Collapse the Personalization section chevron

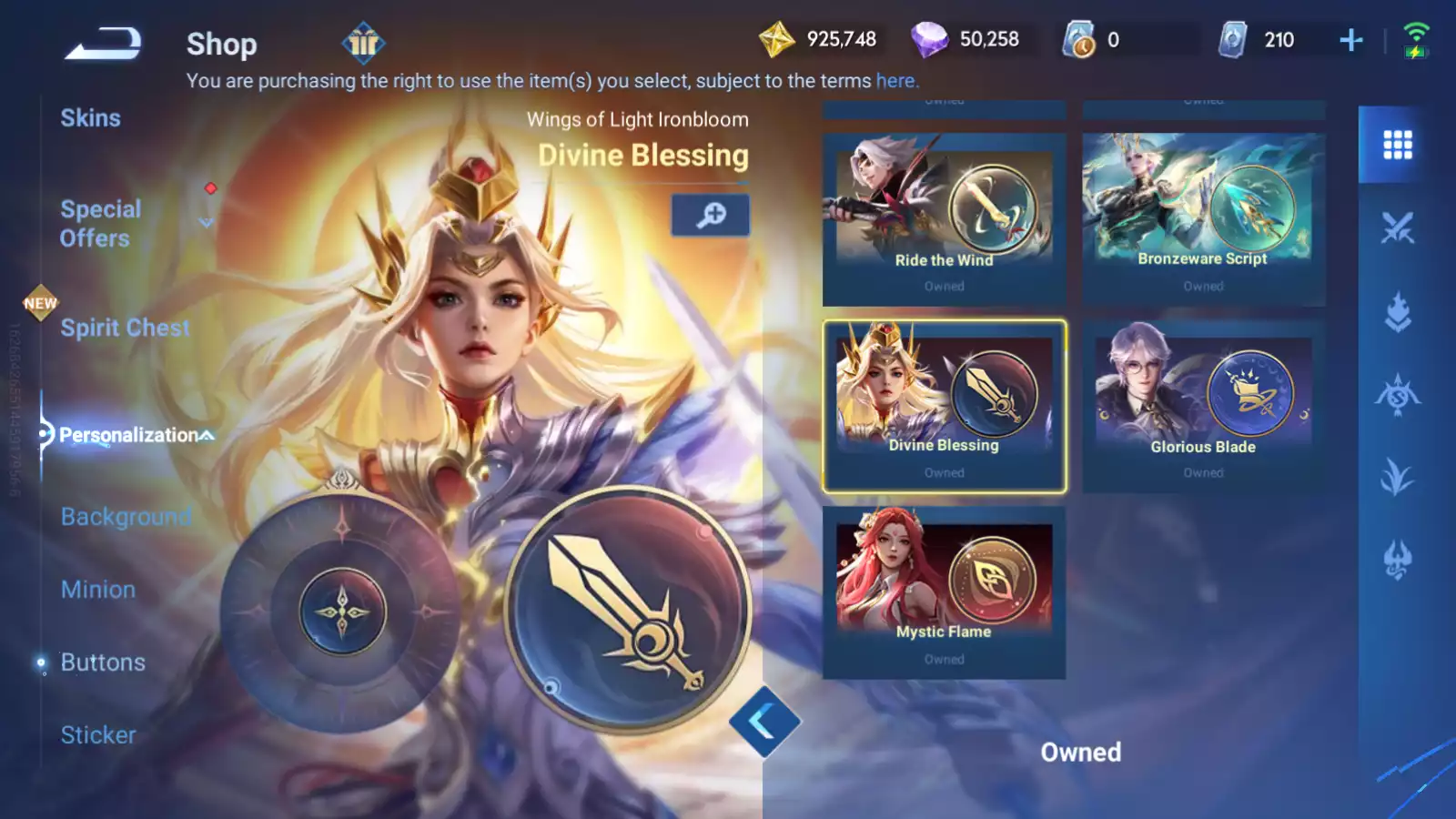point(207,434)
